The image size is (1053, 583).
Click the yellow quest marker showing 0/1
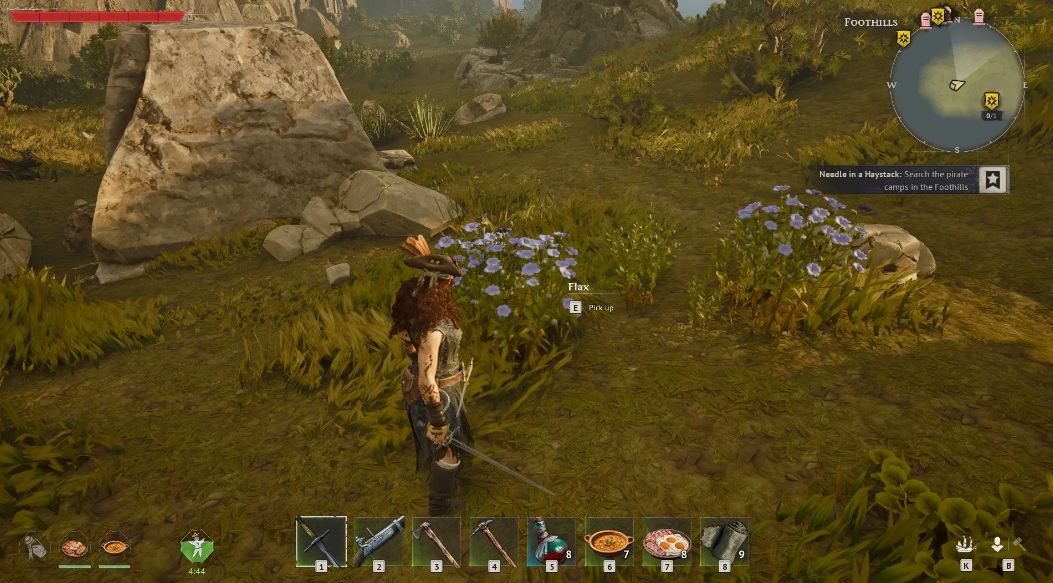point(991,100)
